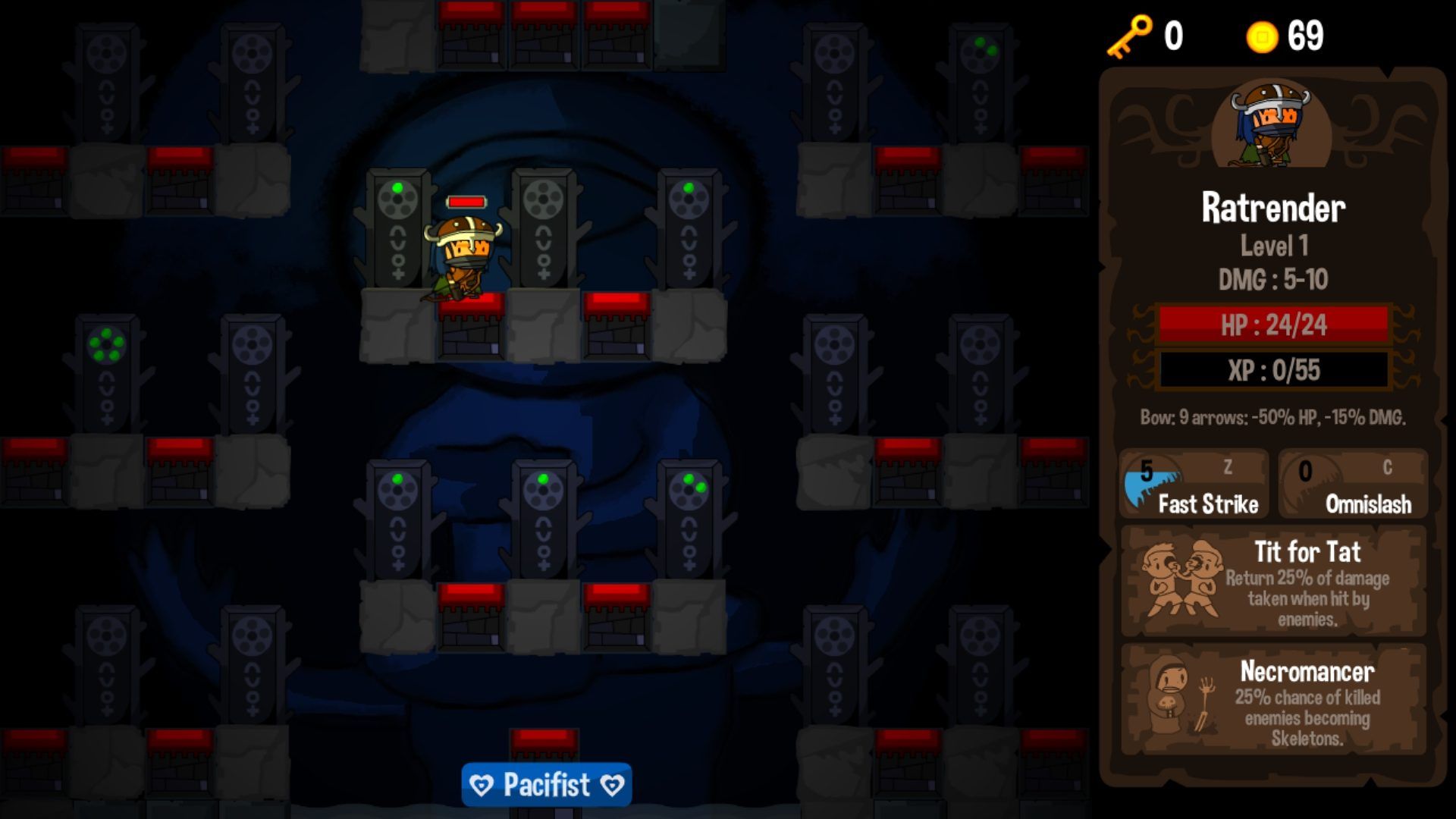Image resolution: width=1456 pixels, height=819 pixels.
Task: Select the Pacifist banner at the bottom
Action: [546, 784]
